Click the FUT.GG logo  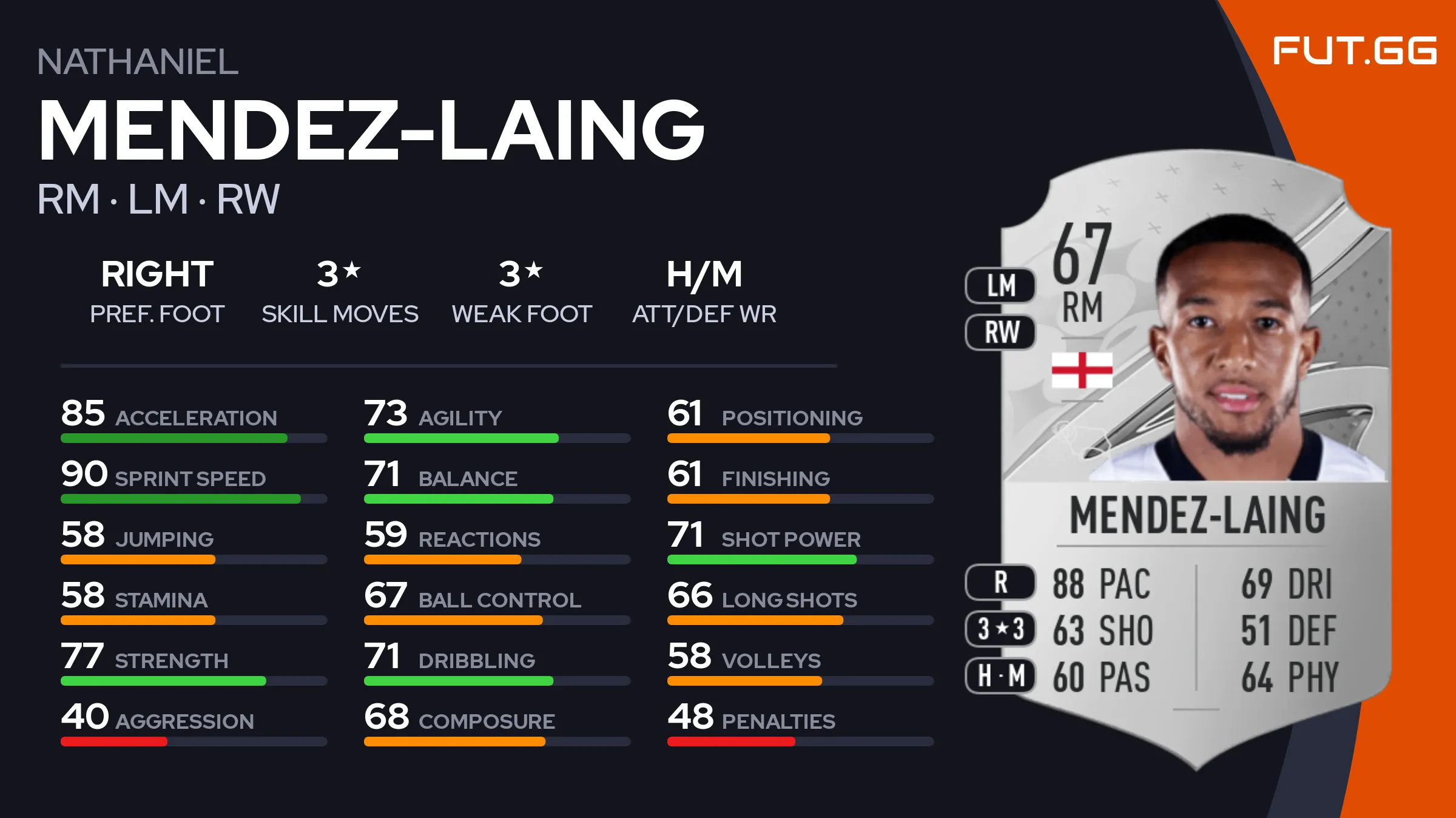[x=1354, y=50]
